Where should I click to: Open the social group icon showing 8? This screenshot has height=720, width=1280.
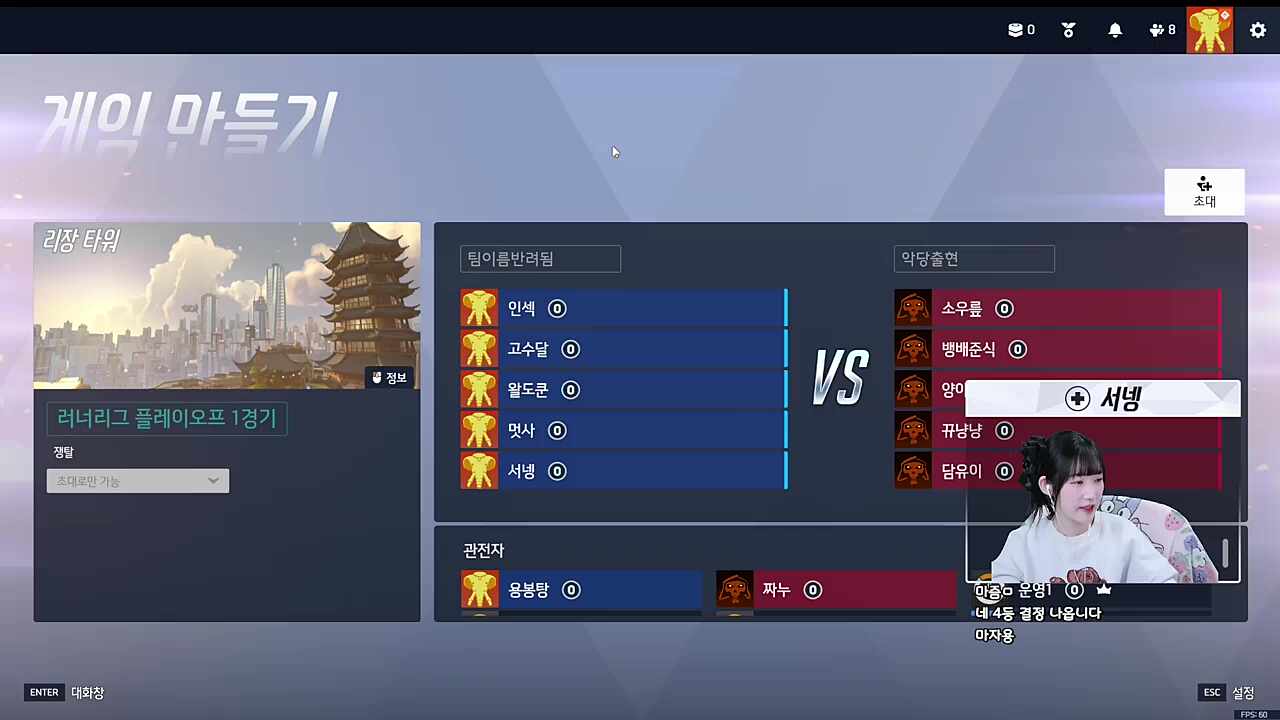[x=1161, y=30]
